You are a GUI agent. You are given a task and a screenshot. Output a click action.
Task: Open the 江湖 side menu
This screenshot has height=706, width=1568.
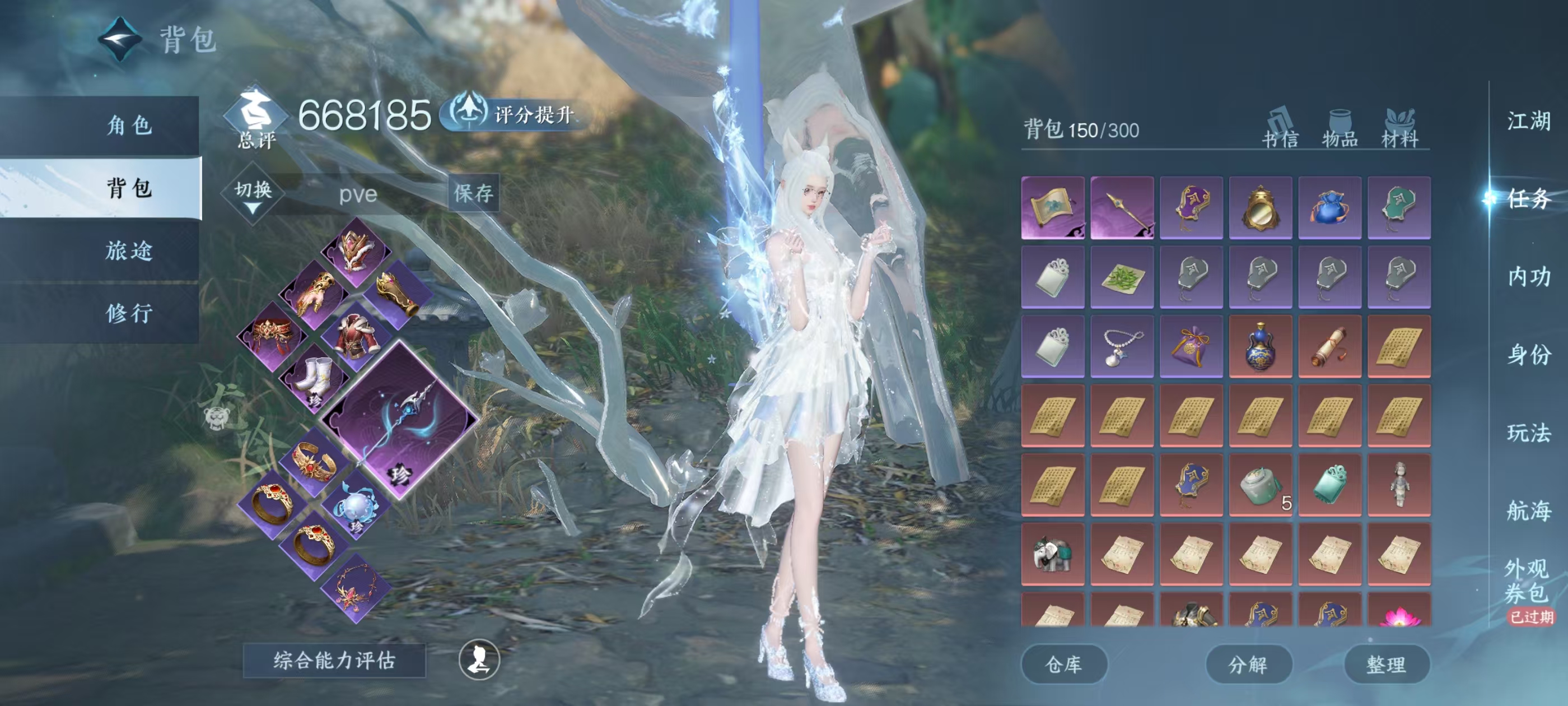pyautogui.click(x=1528, y=120)
